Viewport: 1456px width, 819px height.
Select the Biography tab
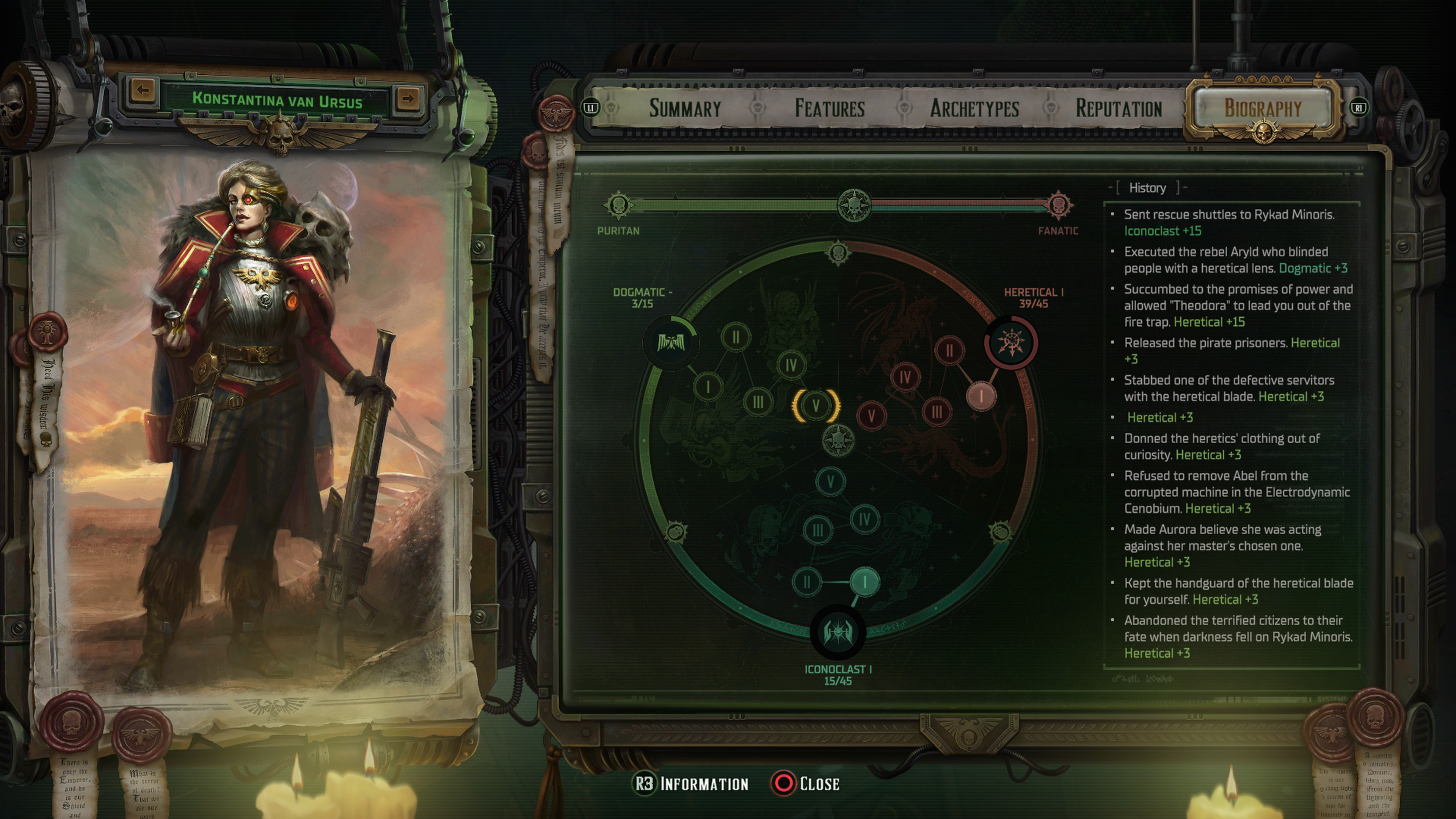1263,108
